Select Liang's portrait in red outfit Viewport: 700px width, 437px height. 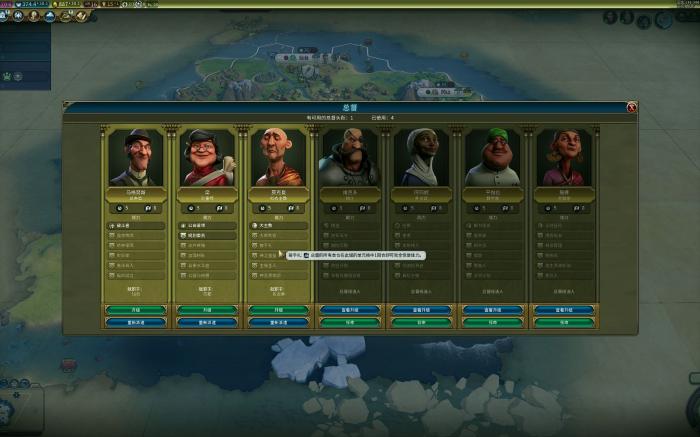207,157
